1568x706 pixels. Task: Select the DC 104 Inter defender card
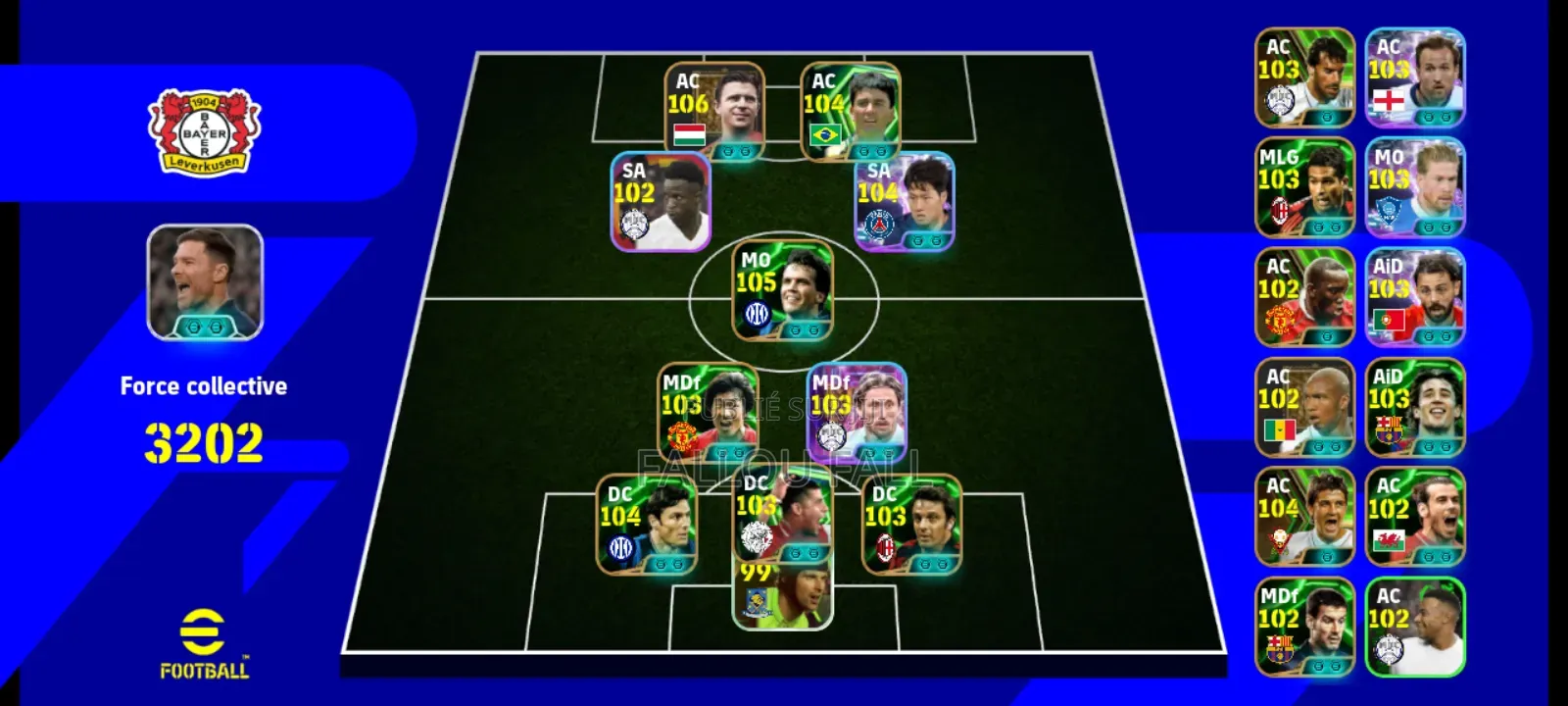click(x=643, y=525)
